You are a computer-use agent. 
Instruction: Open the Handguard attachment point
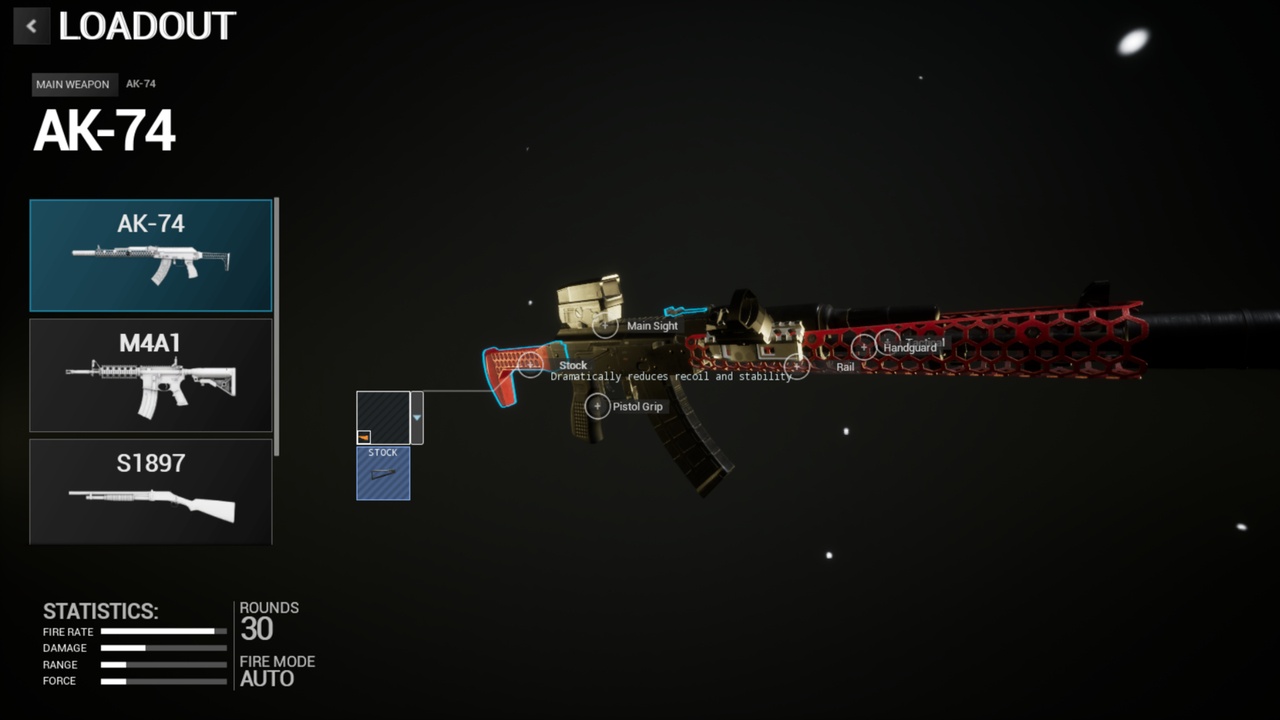pyautogui.click(x=864, y=347)
